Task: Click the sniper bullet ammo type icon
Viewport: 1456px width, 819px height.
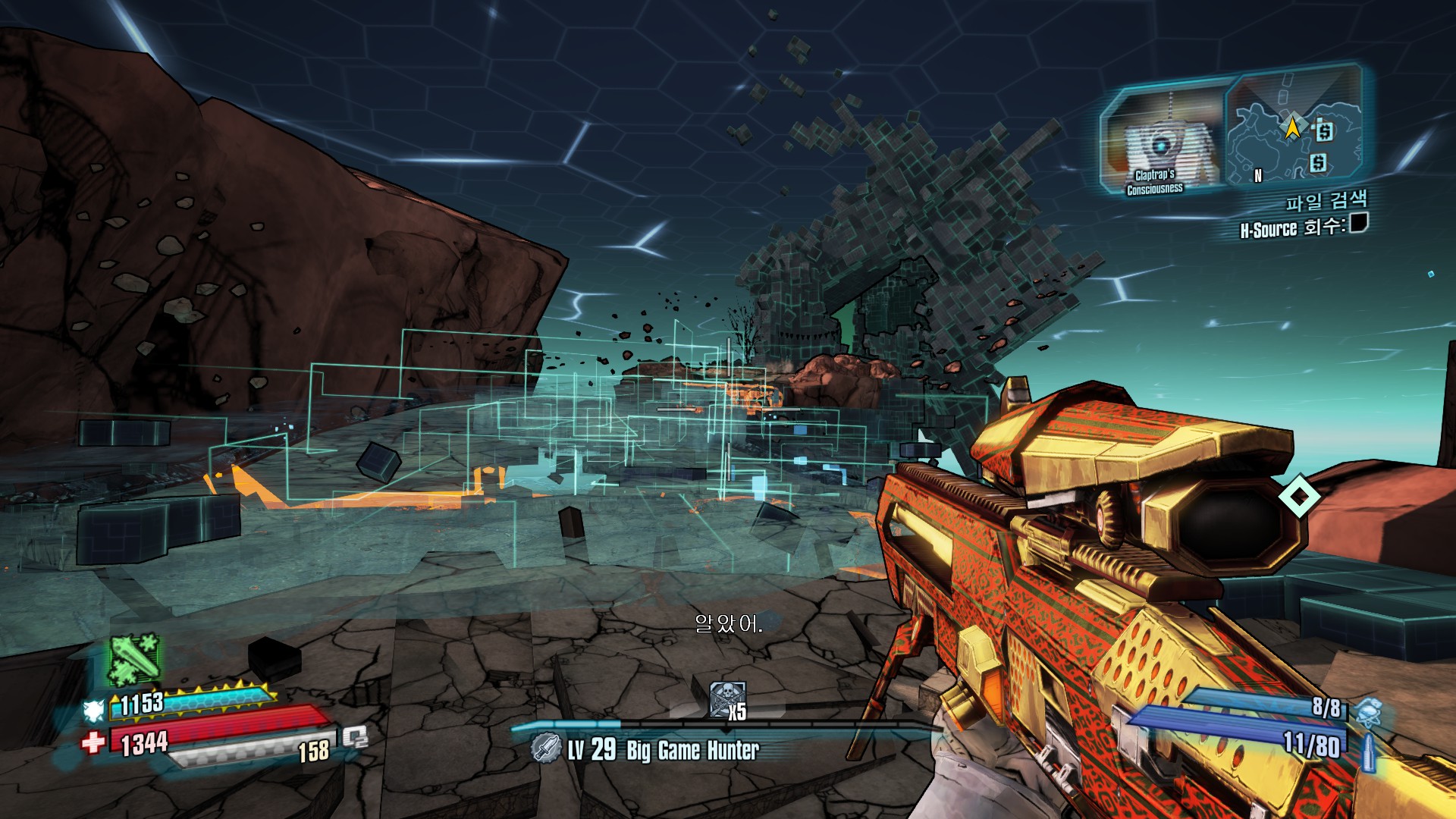Action: (x=1369, y=751)
